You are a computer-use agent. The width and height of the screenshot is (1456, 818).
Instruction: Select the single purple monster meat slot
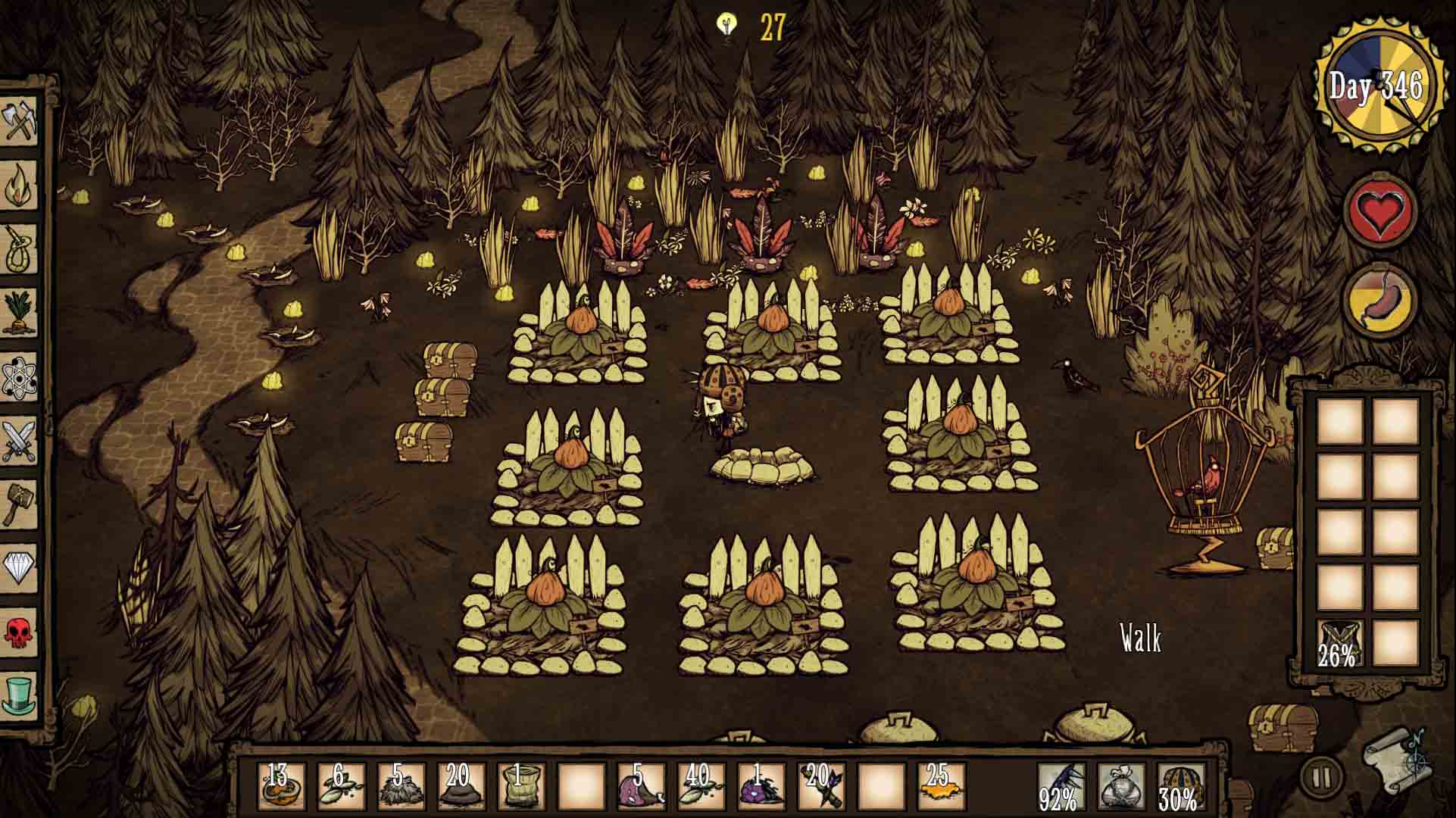point(761,786)
